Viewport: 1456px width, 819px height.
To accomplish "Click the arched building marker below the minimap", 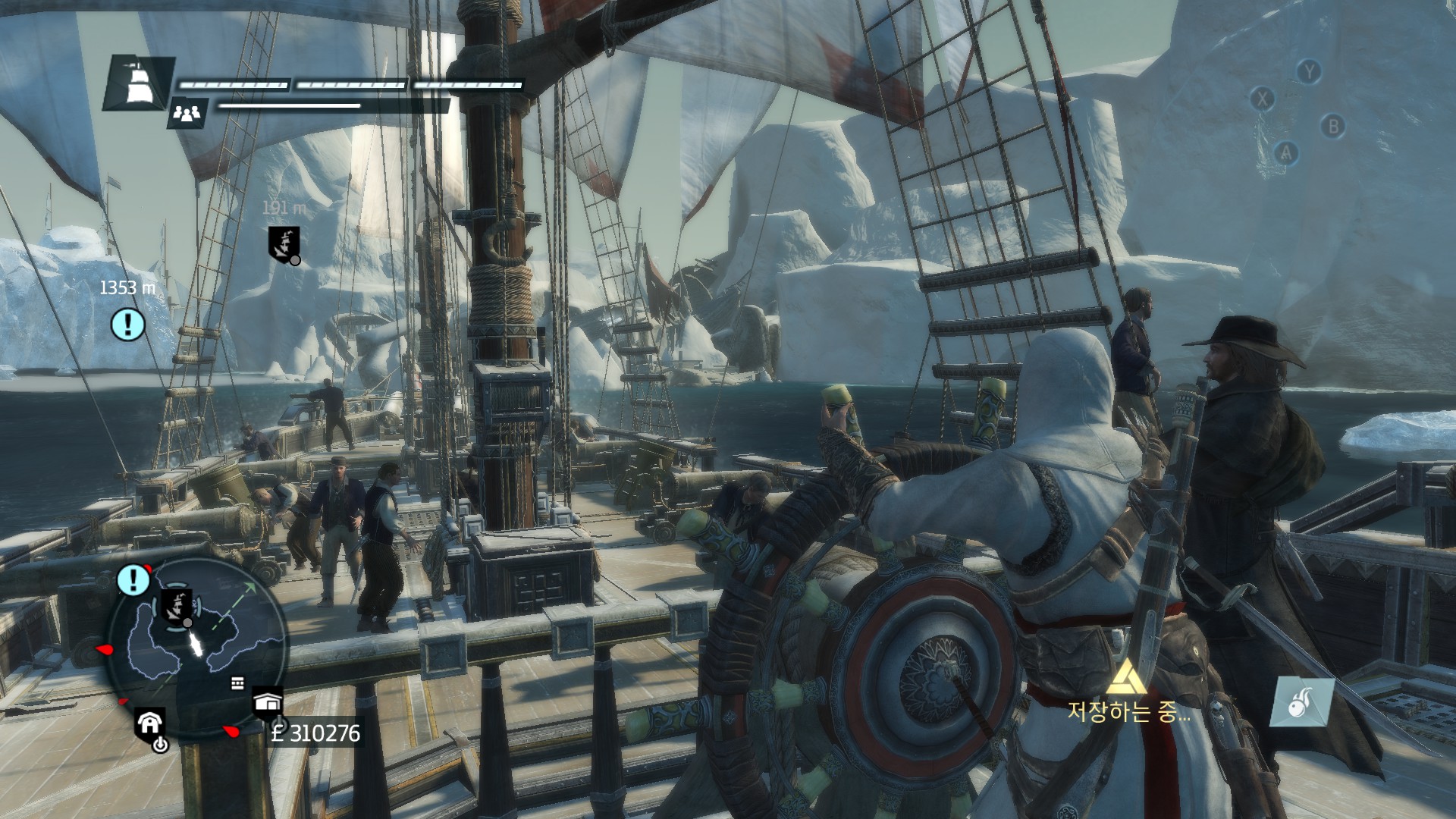I will [x=149, y=724].
